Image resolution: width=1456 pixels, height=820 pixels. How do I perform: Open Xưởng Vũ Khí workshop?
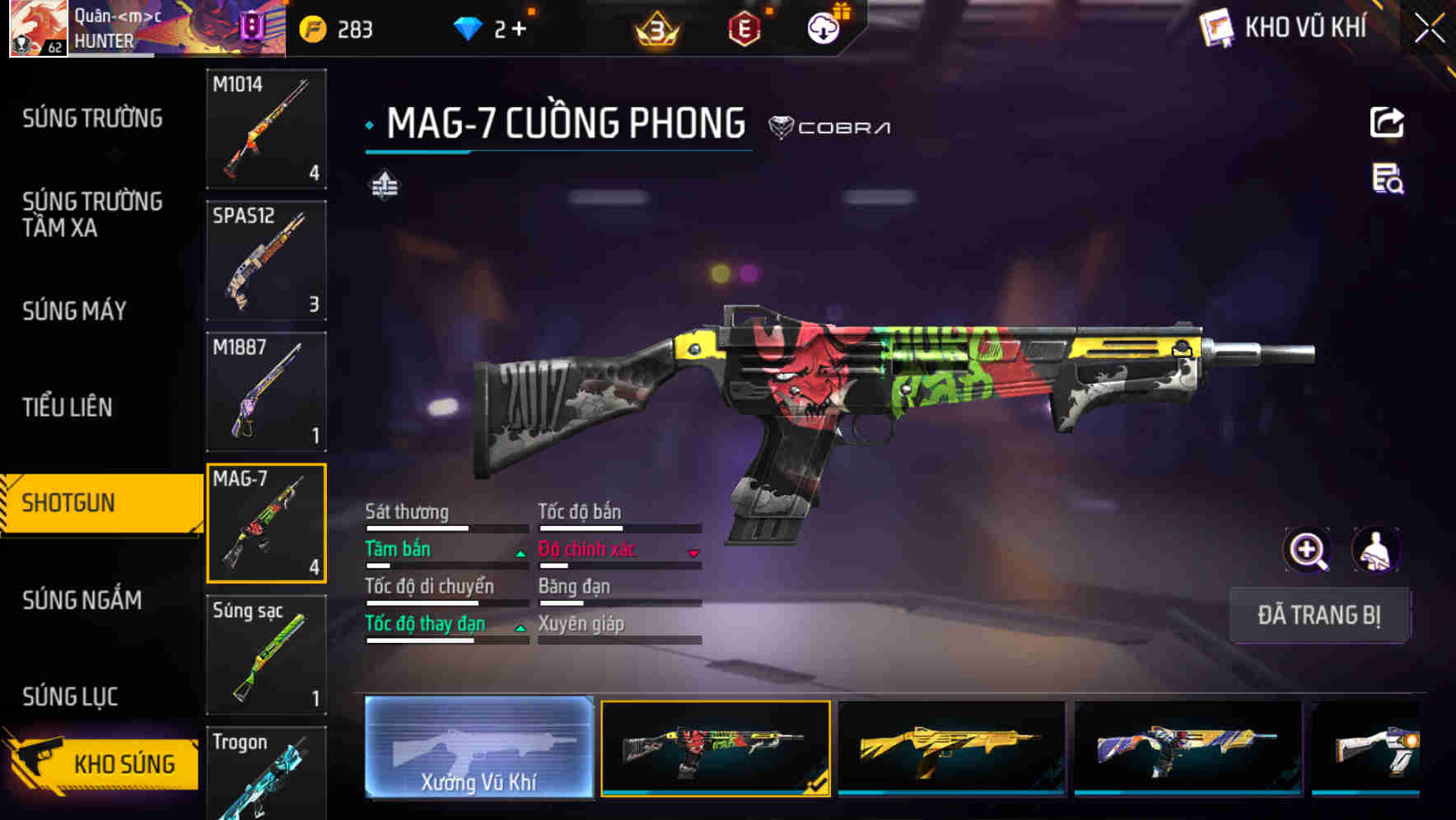pyautogui.click(x=478, y=748)
